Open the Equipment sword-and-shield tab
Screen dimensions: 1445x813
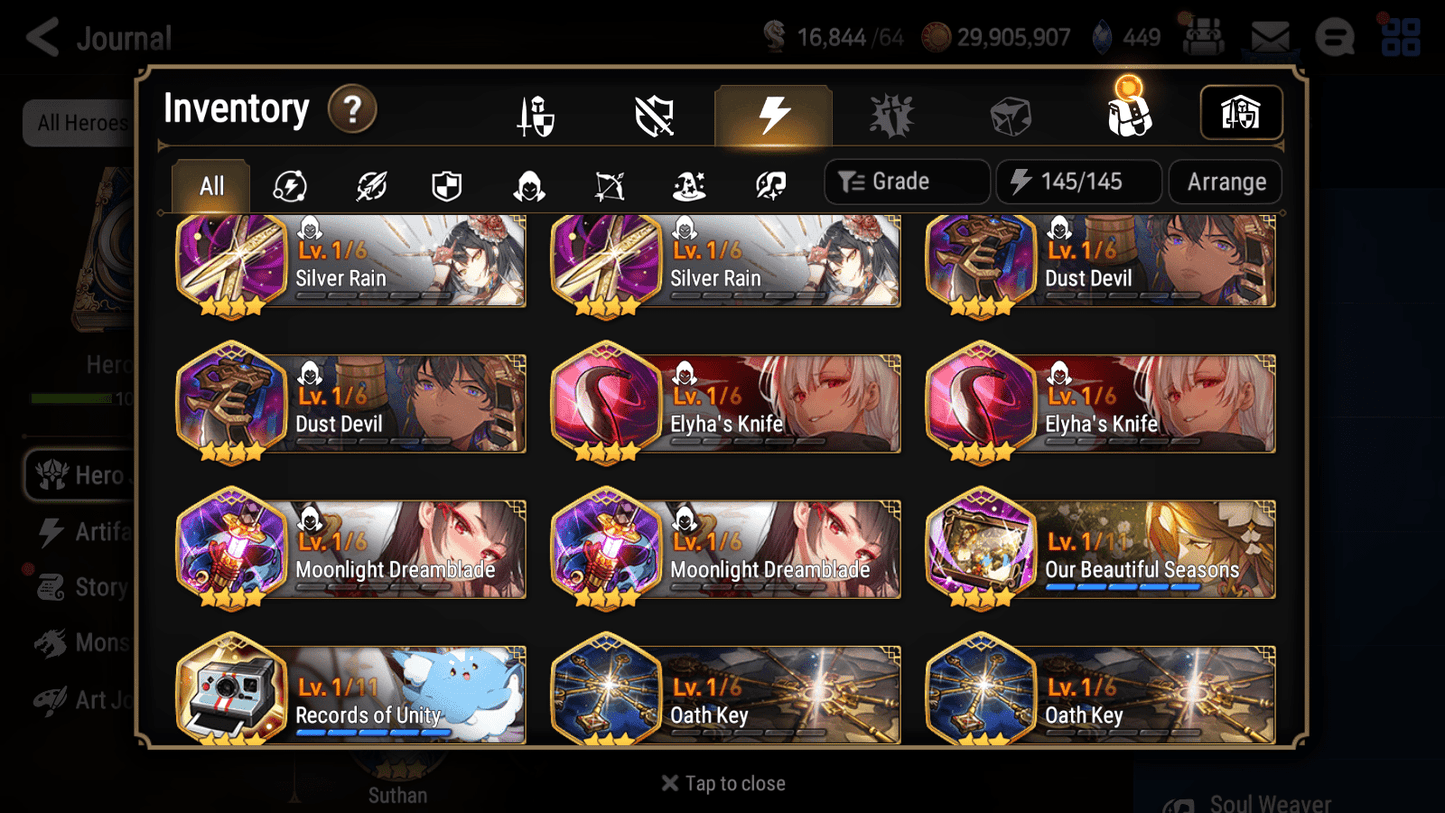(535, 115)
